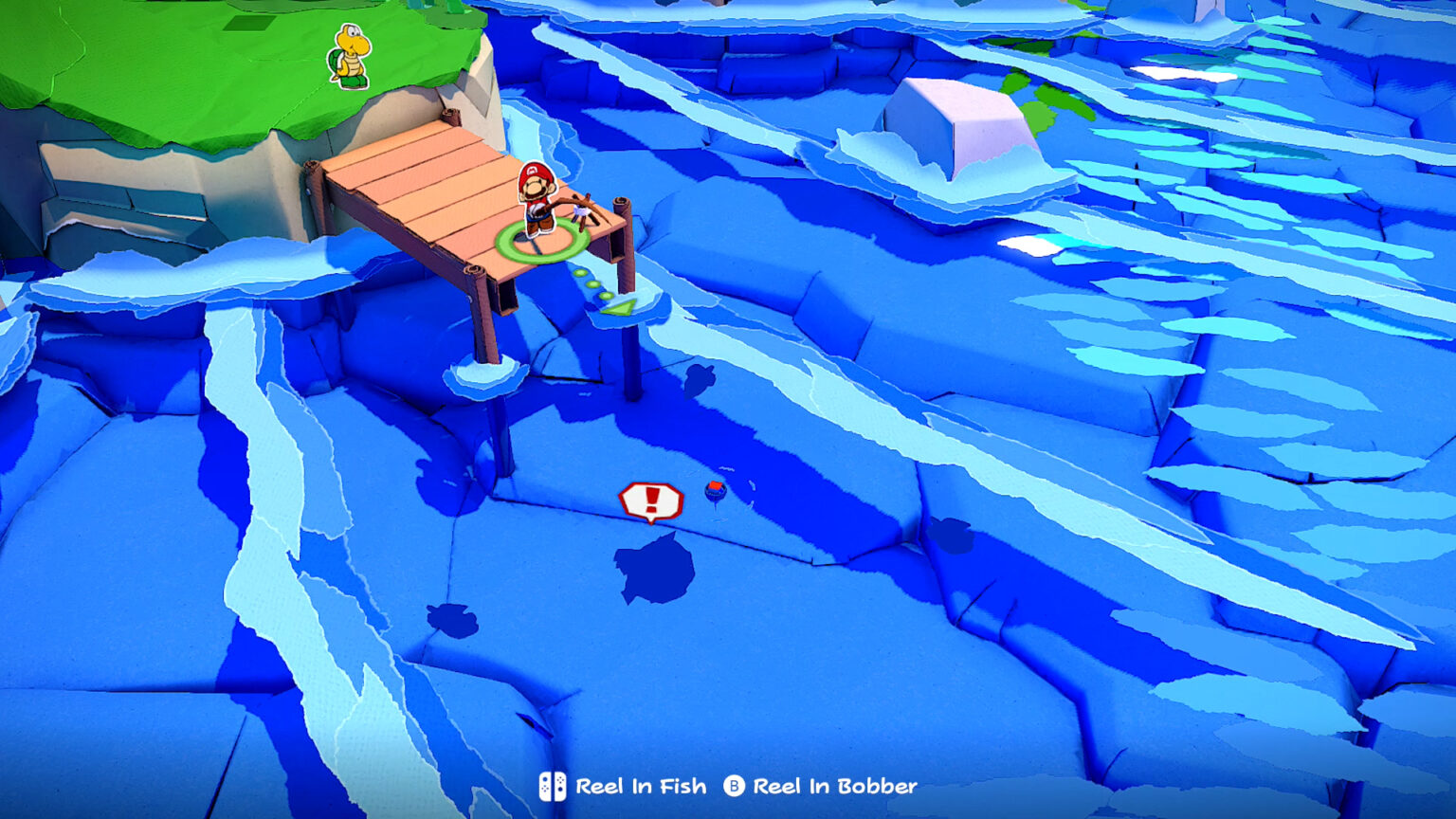Click the green arrow marker on the dock edge
Image resolution: width=1456 pixels, height=819 pixels.
pos(618,305)
